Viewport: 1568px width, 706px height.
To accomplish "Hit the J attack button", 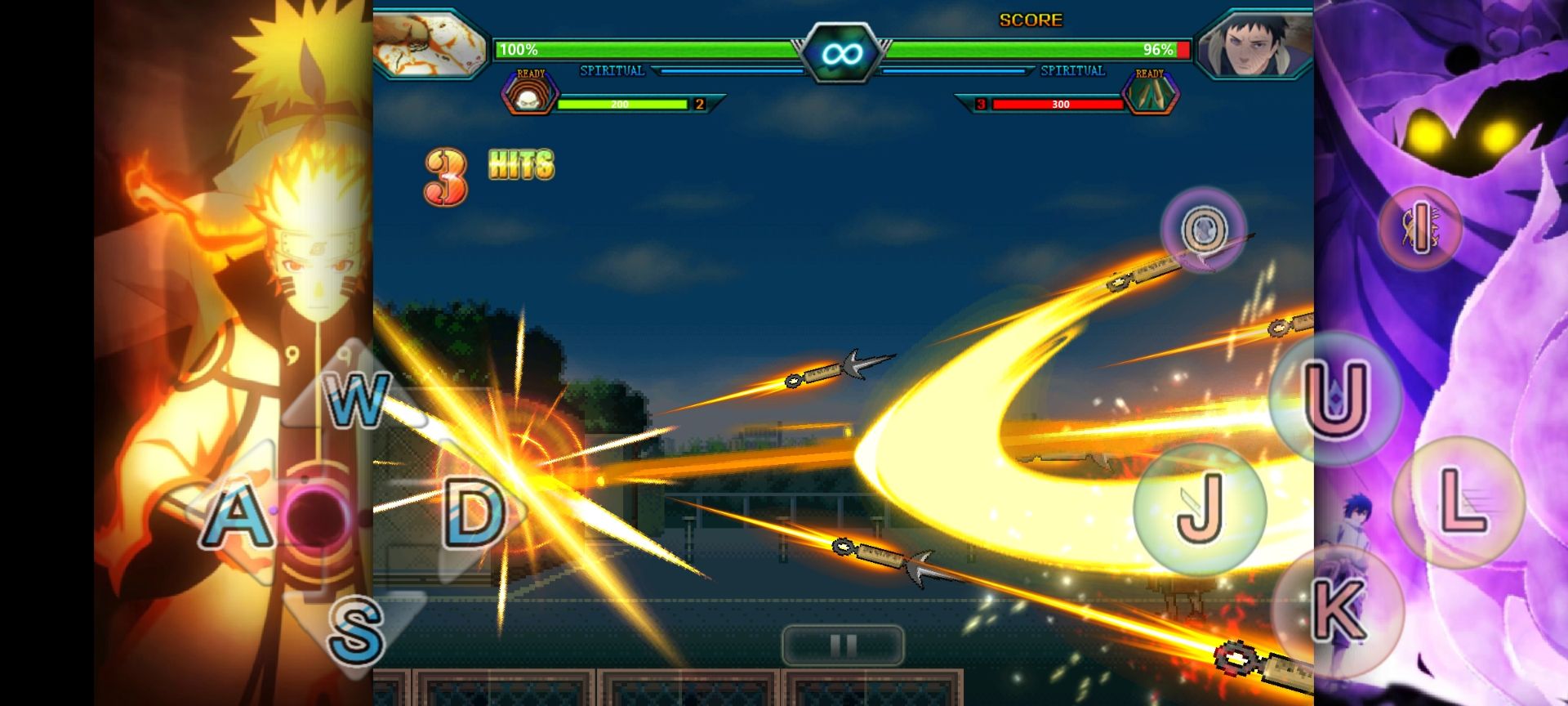I will 1200,508.
